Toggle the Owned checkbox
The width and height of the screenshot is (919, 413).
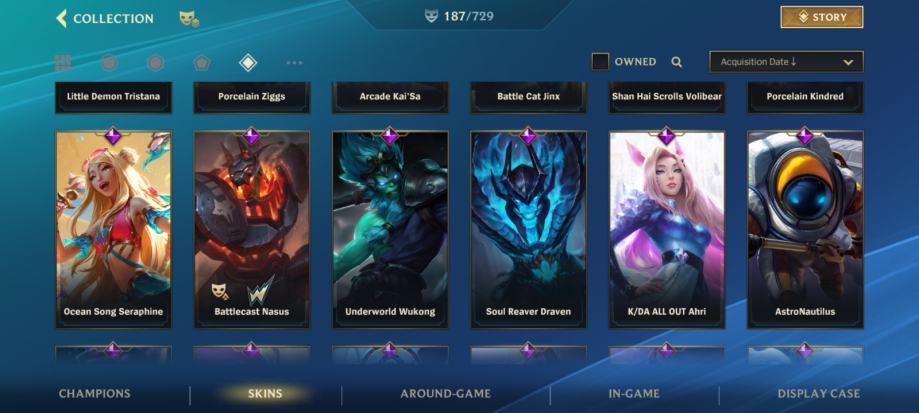pos(600,62)
